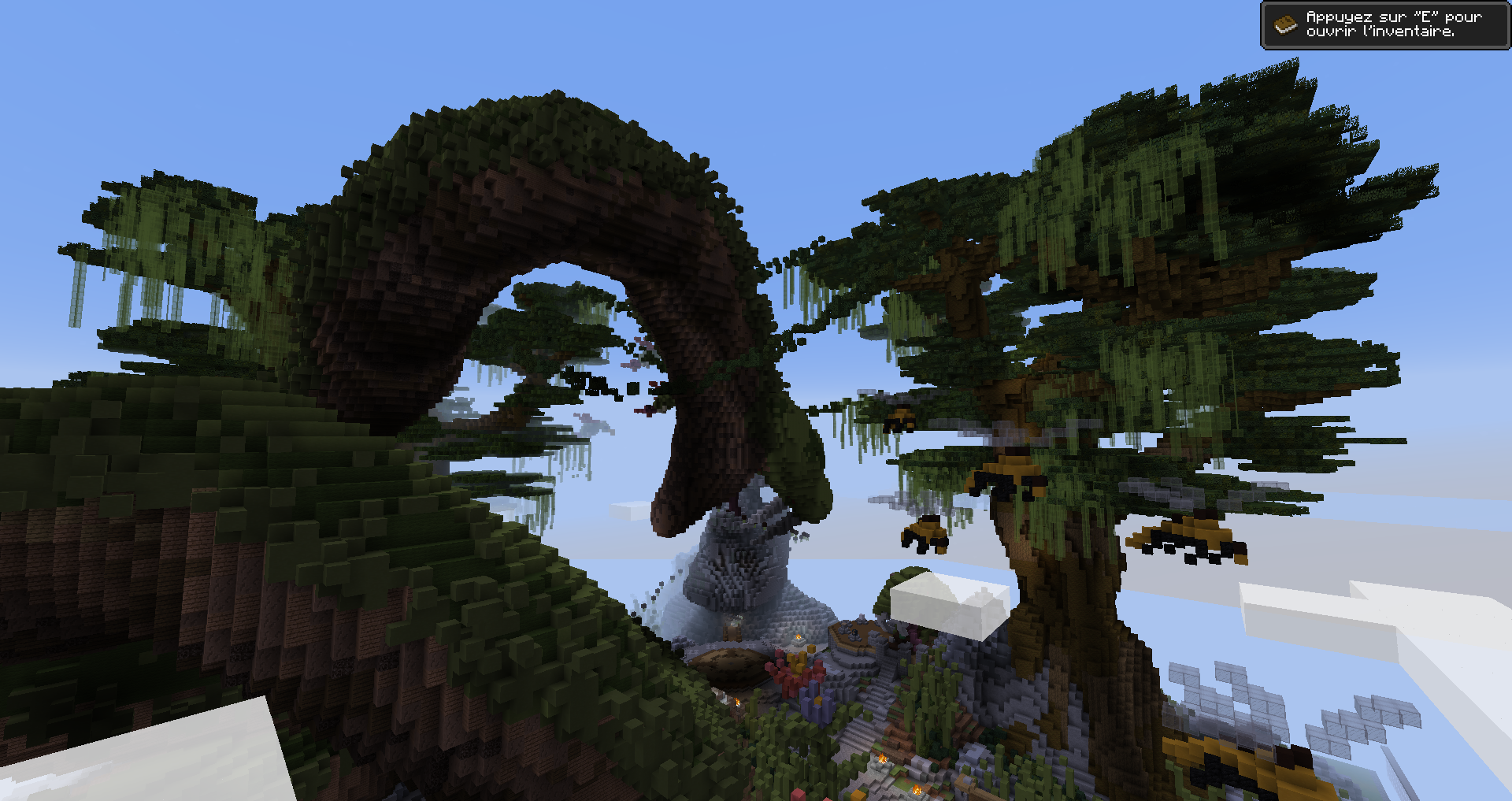The width and height of the screenshot is (1512, 801).
Task: Click the yellow flower stalks near the plaza
Action: pyautogui.click(x=798, y=659)
